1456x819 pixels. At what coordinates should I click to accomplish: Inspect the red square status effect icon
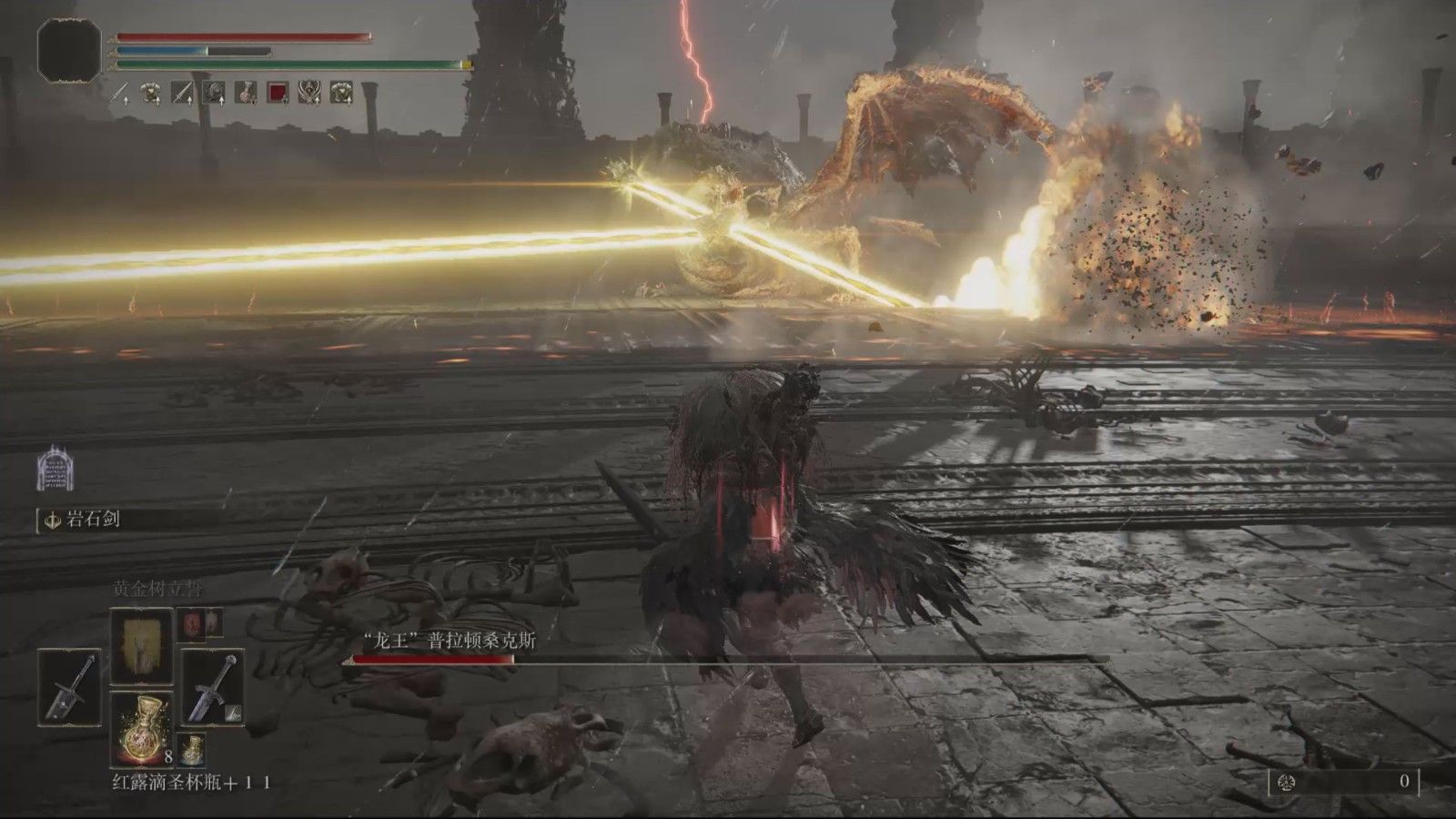coord(278,91)
